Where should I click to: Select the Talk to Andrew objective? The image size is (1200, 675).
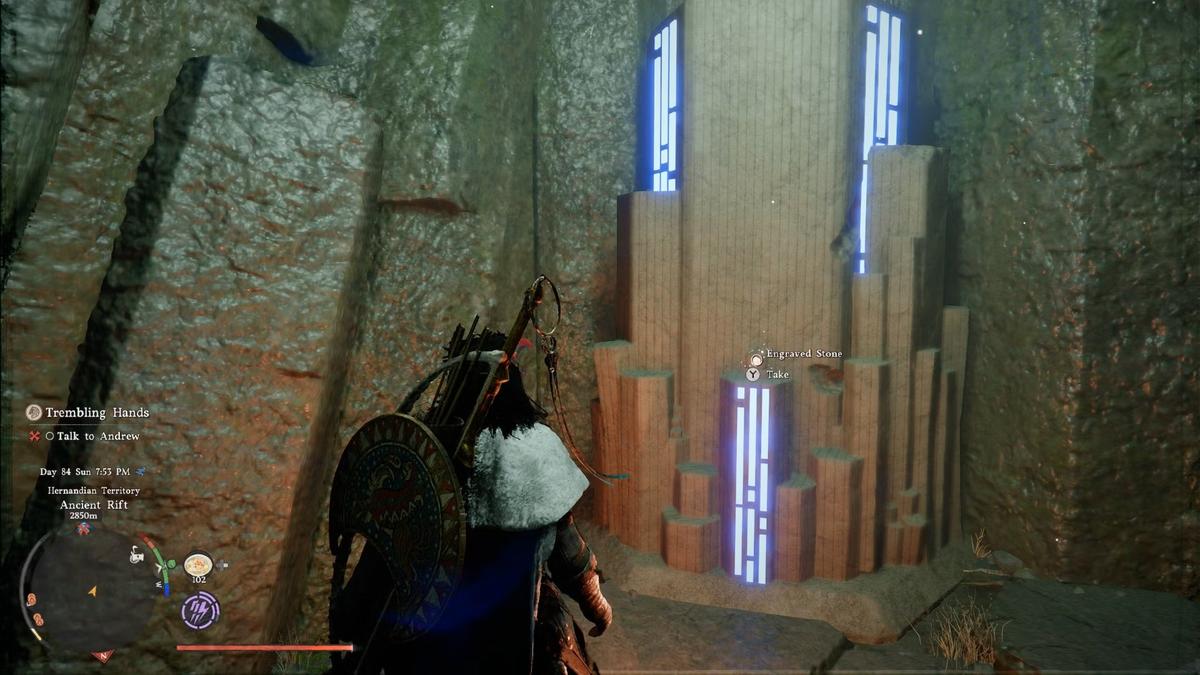coord(98,436)
